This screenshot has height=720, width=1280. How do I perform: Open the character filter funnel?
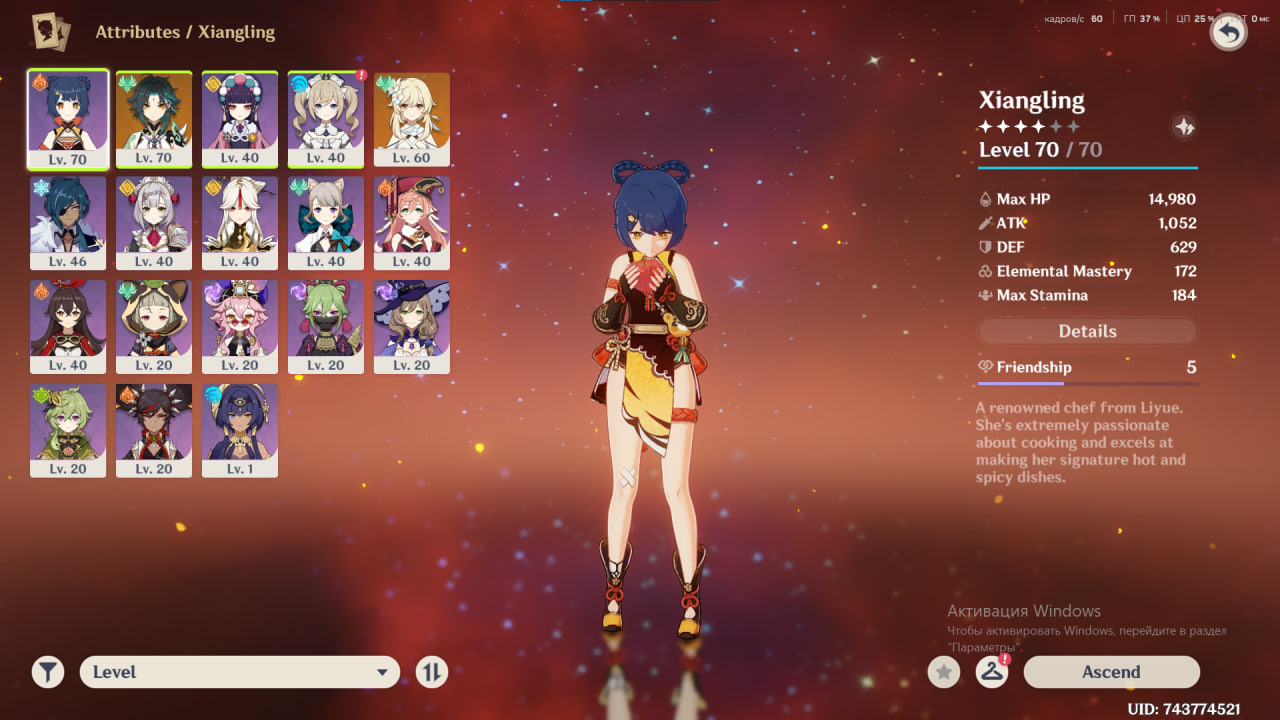pos(47,672)
